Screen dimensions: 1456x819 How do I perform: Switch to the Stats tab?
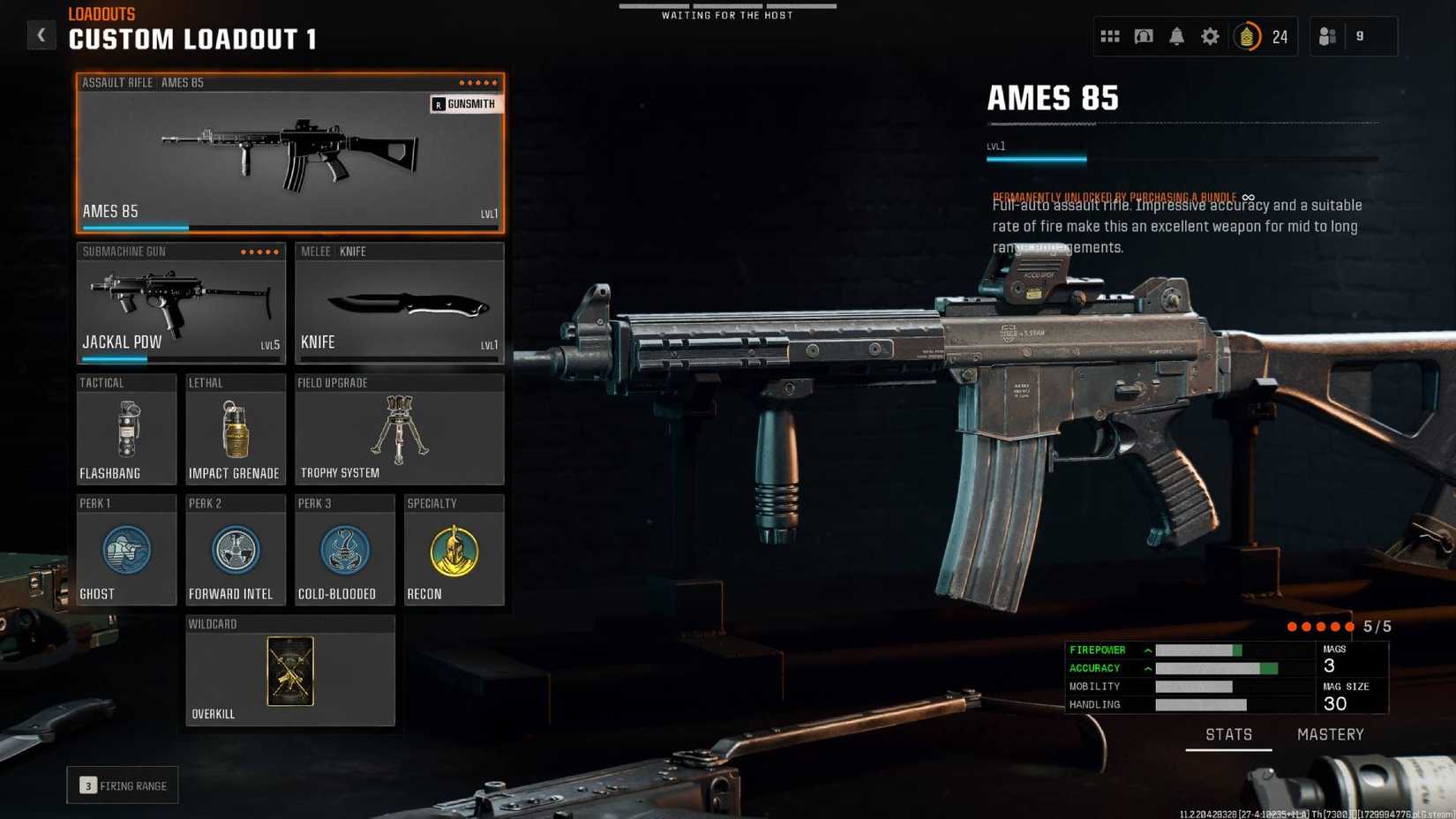click(x=1228, y=734)
